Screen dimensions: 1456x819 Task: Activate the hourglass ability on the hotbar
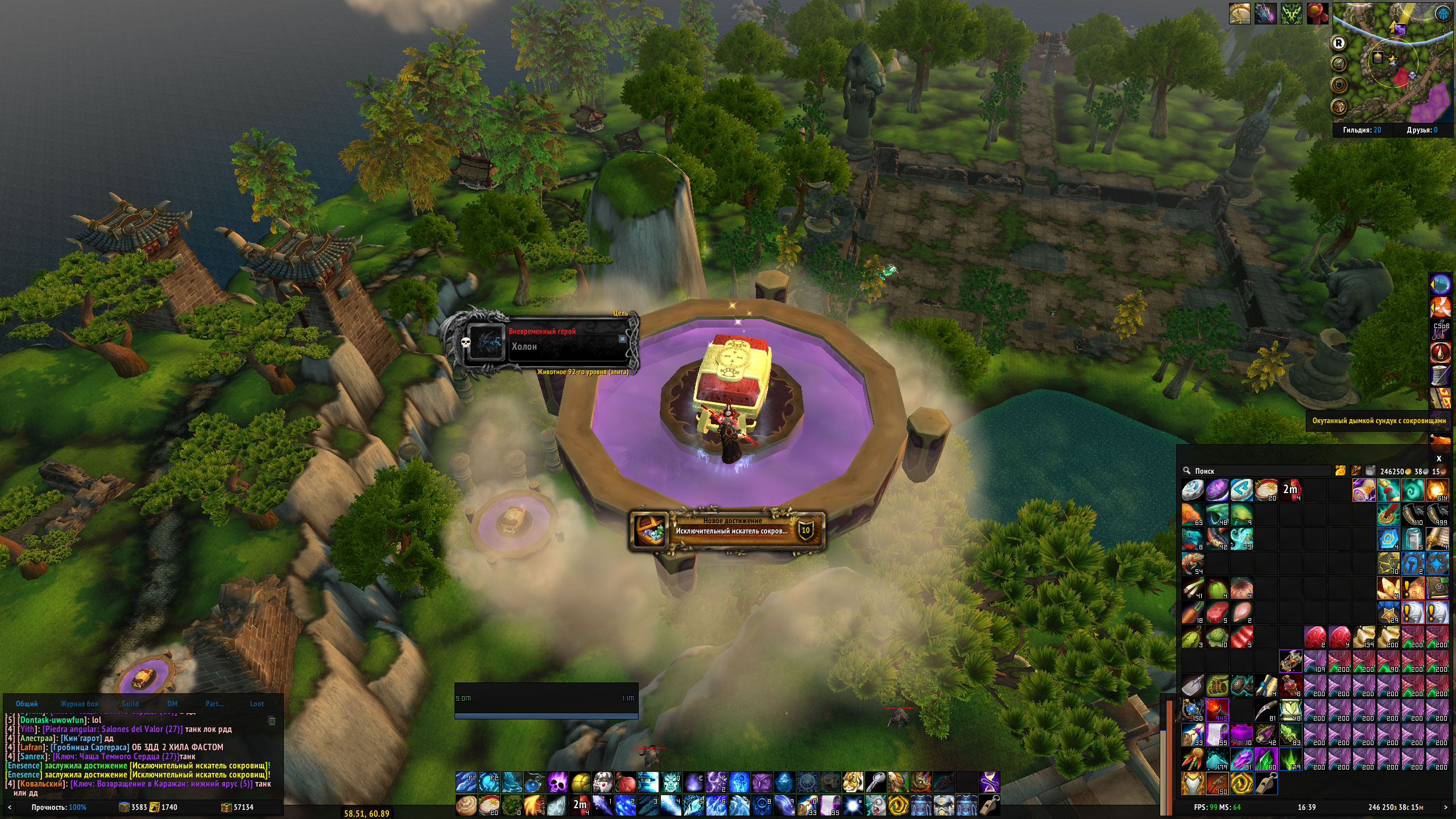click(x=990, y=783)
